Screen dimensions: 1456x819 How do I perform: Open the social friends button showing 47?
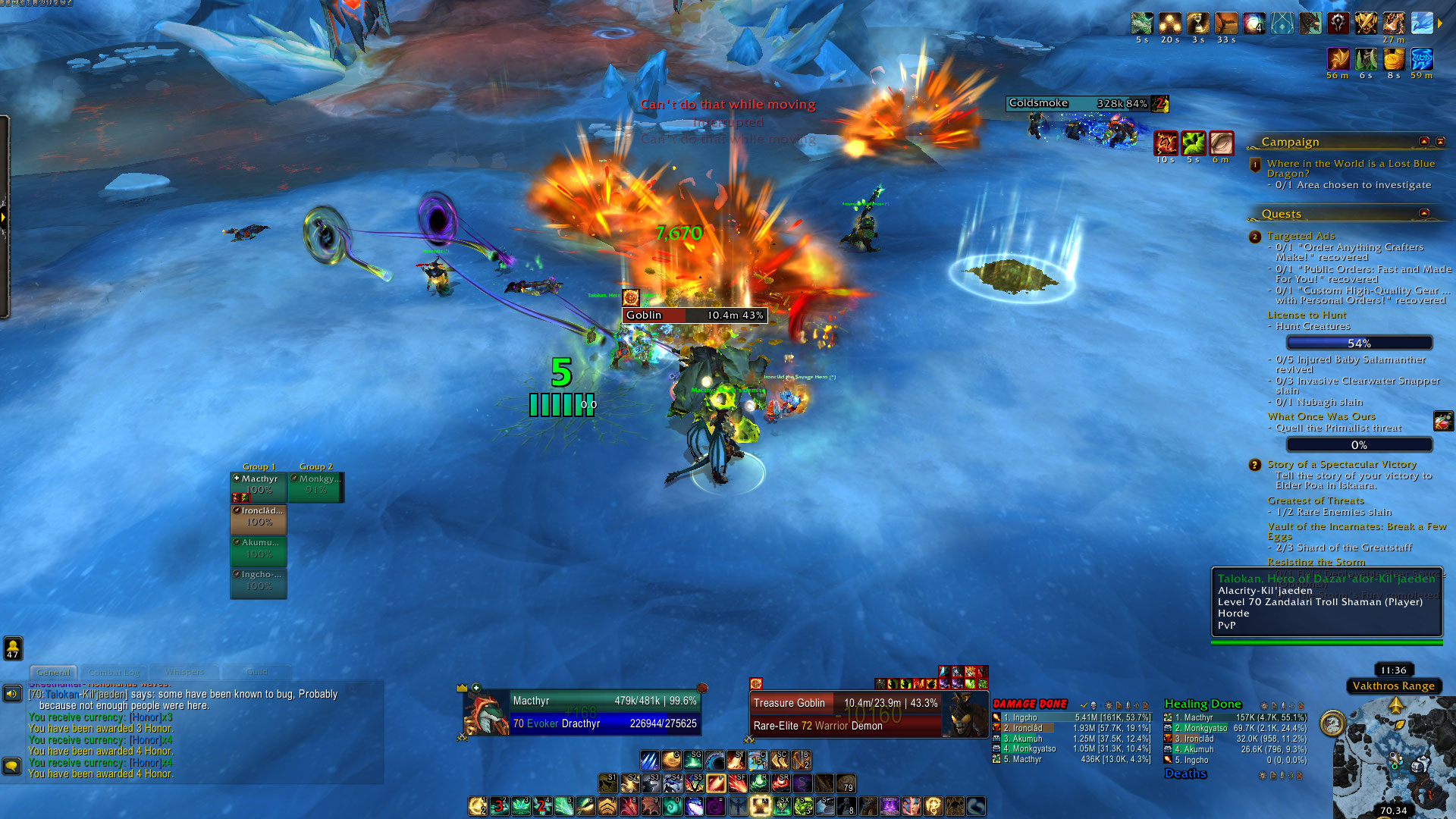(13, 648)
